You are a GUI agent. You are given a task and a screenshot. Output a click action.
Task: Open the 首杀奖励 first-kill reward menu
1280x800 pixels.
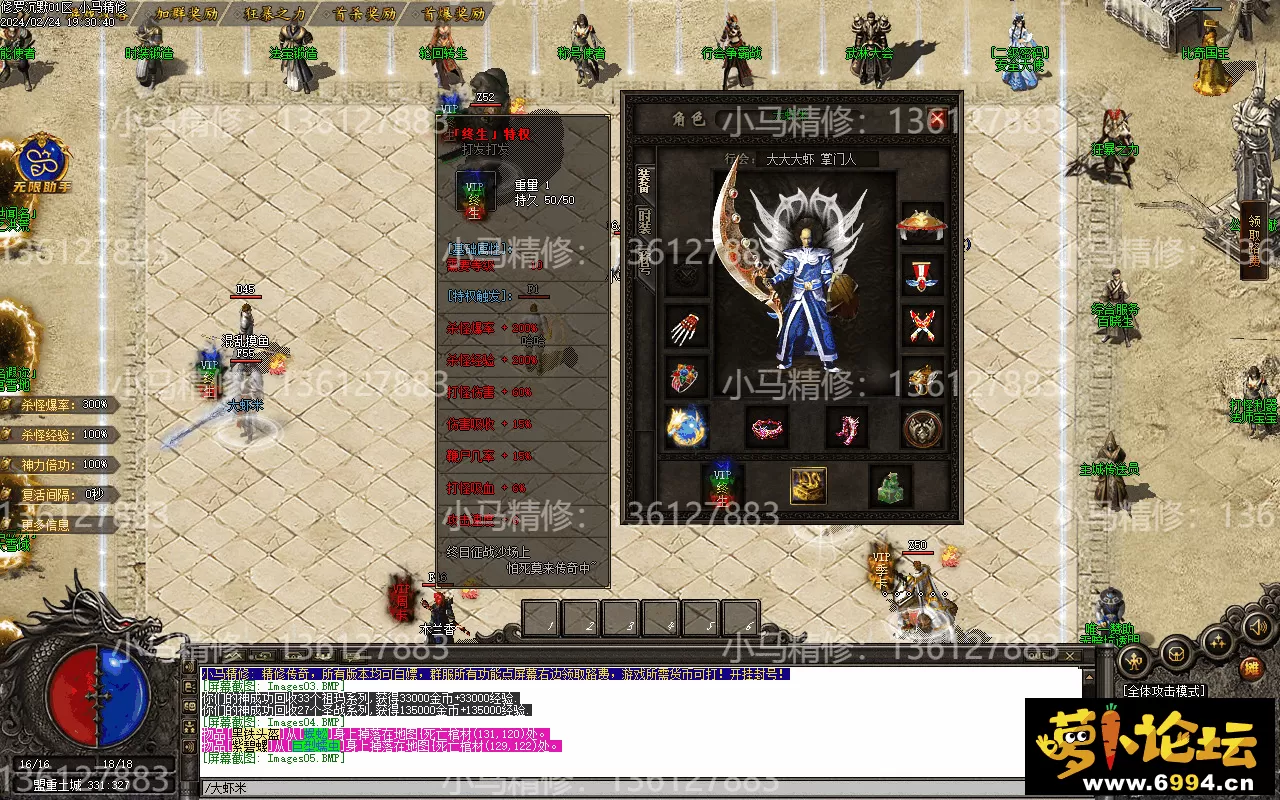click(x=364, y=15)
